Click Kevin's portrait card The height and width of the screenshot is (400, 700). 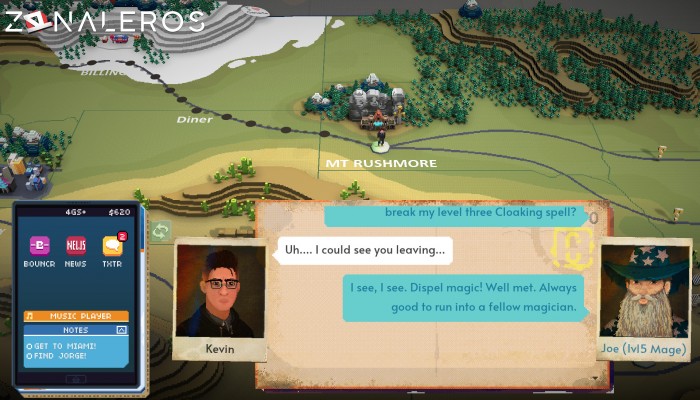coord(221,298)
